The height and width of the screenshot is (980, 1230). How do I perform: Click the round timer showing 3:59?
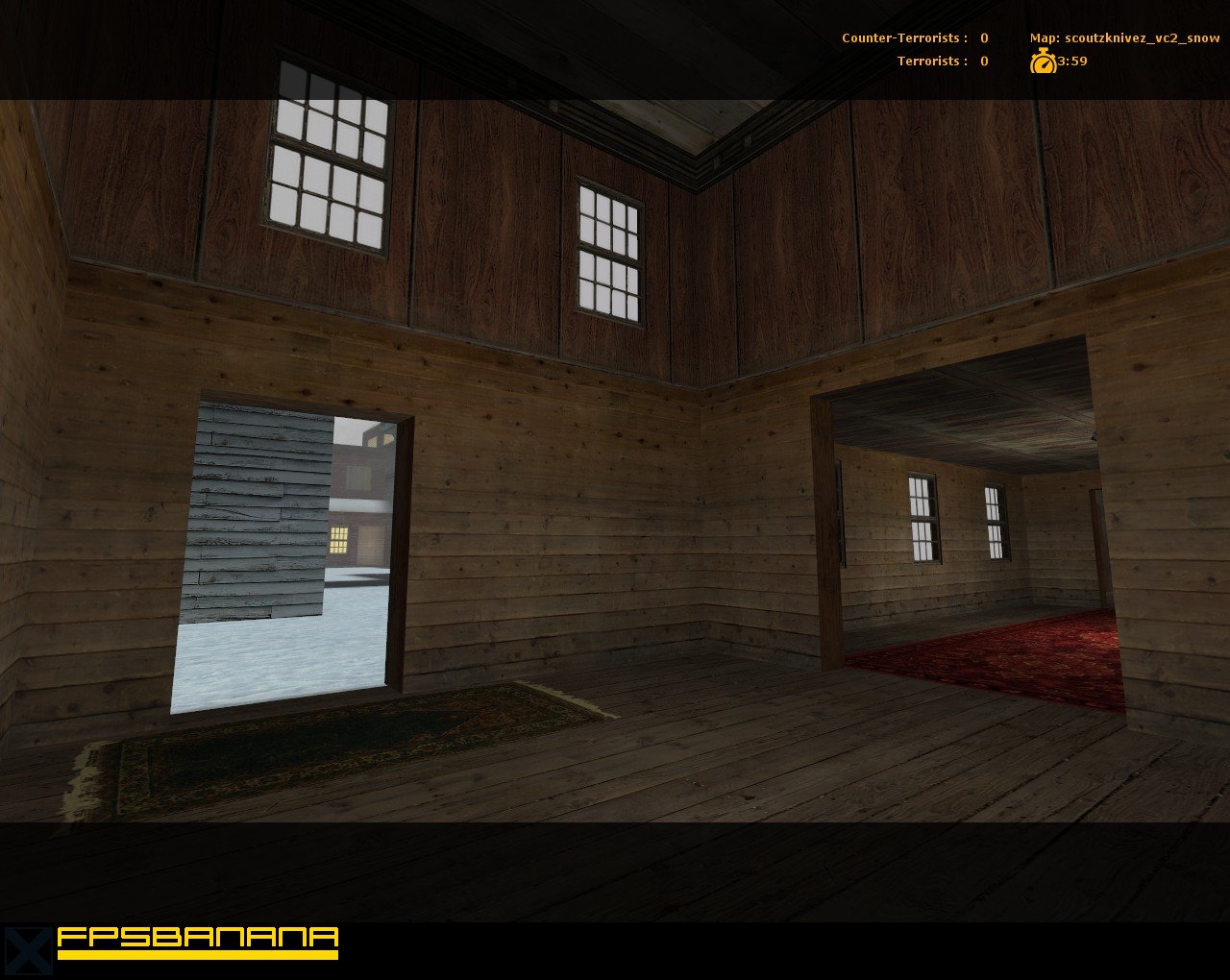click(x=1073, y=61)
